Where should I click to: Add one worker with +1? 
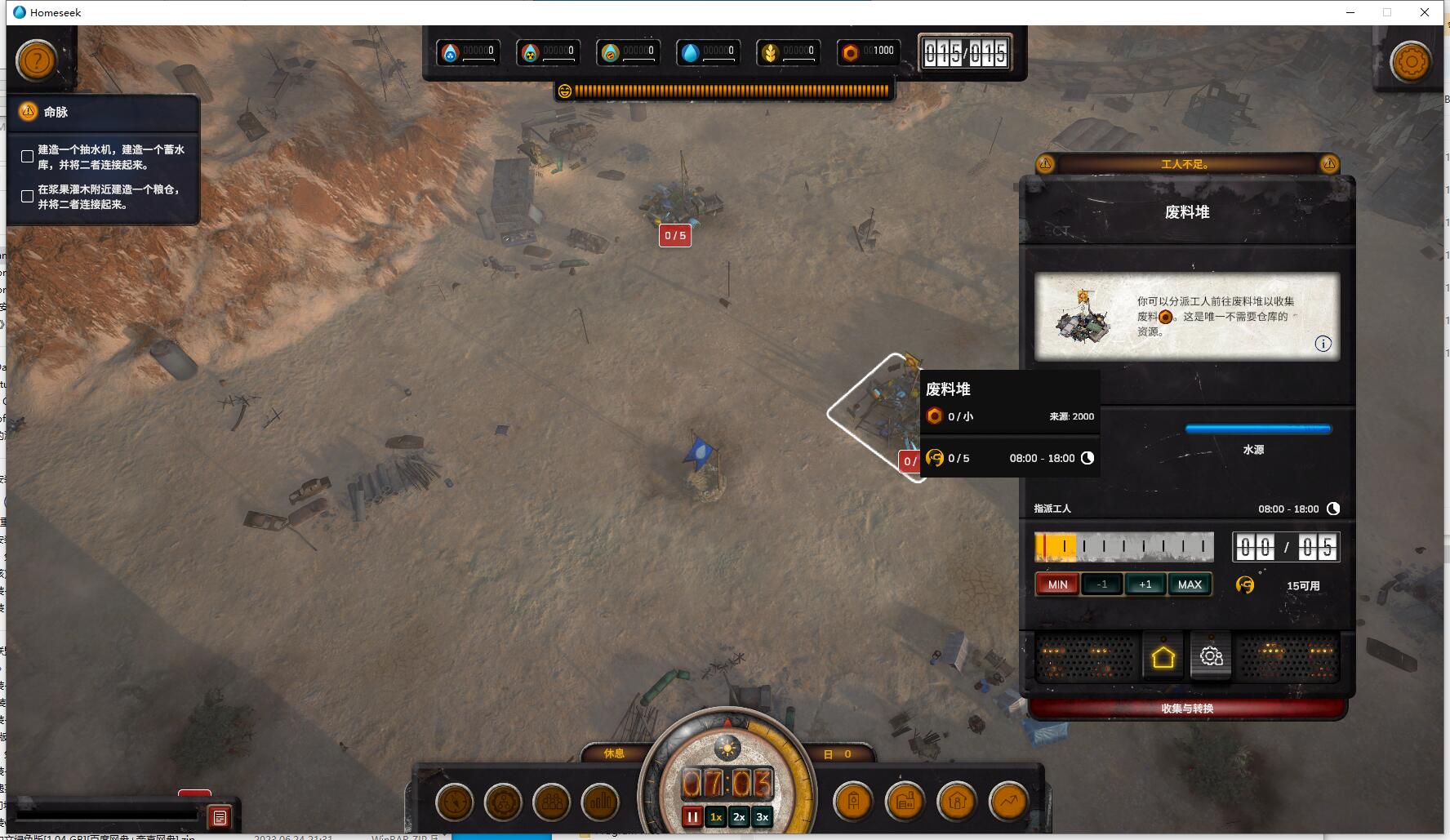tap(1145, 584)
